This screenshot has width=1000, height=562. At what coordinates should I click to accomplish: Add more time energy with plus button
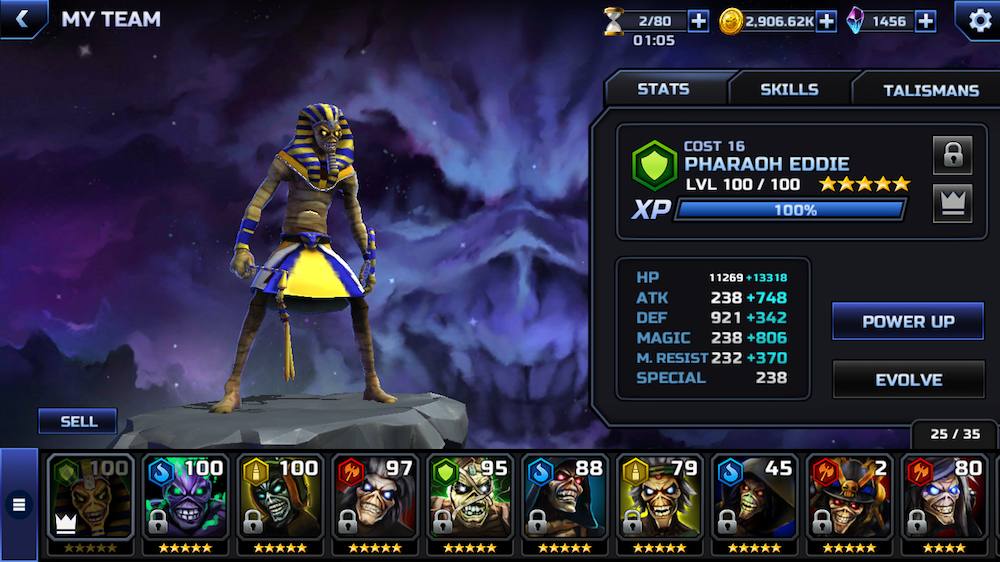698,21
